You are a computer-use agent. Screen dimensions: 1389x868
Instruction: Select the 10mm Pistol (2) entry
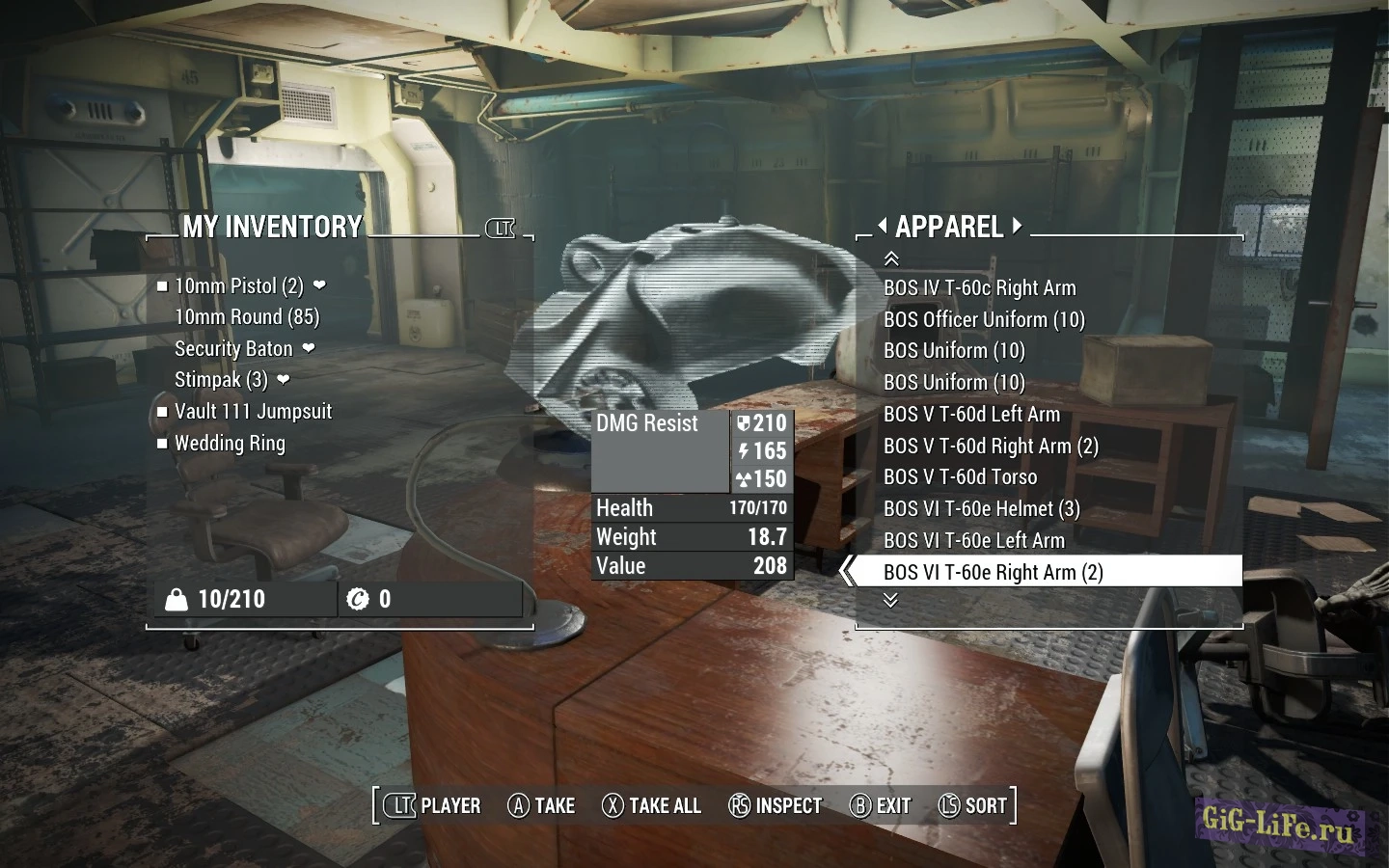click(x=238, y=286)
